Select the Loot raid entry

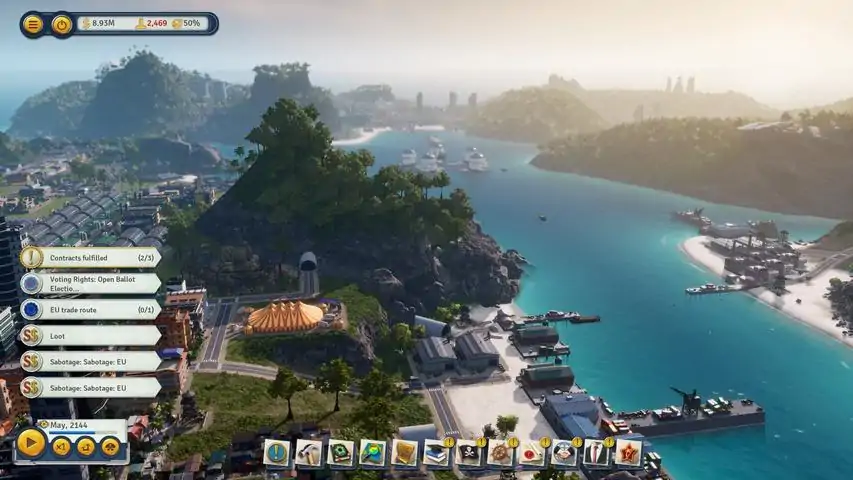[x=90, y=336]
